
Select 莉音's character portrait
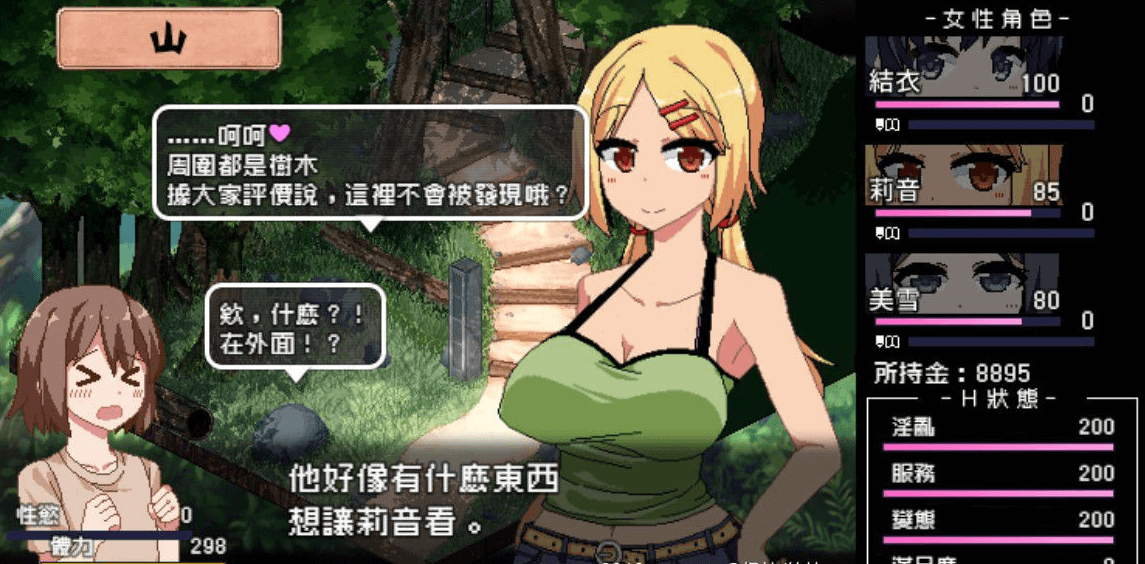pos(964,174)
